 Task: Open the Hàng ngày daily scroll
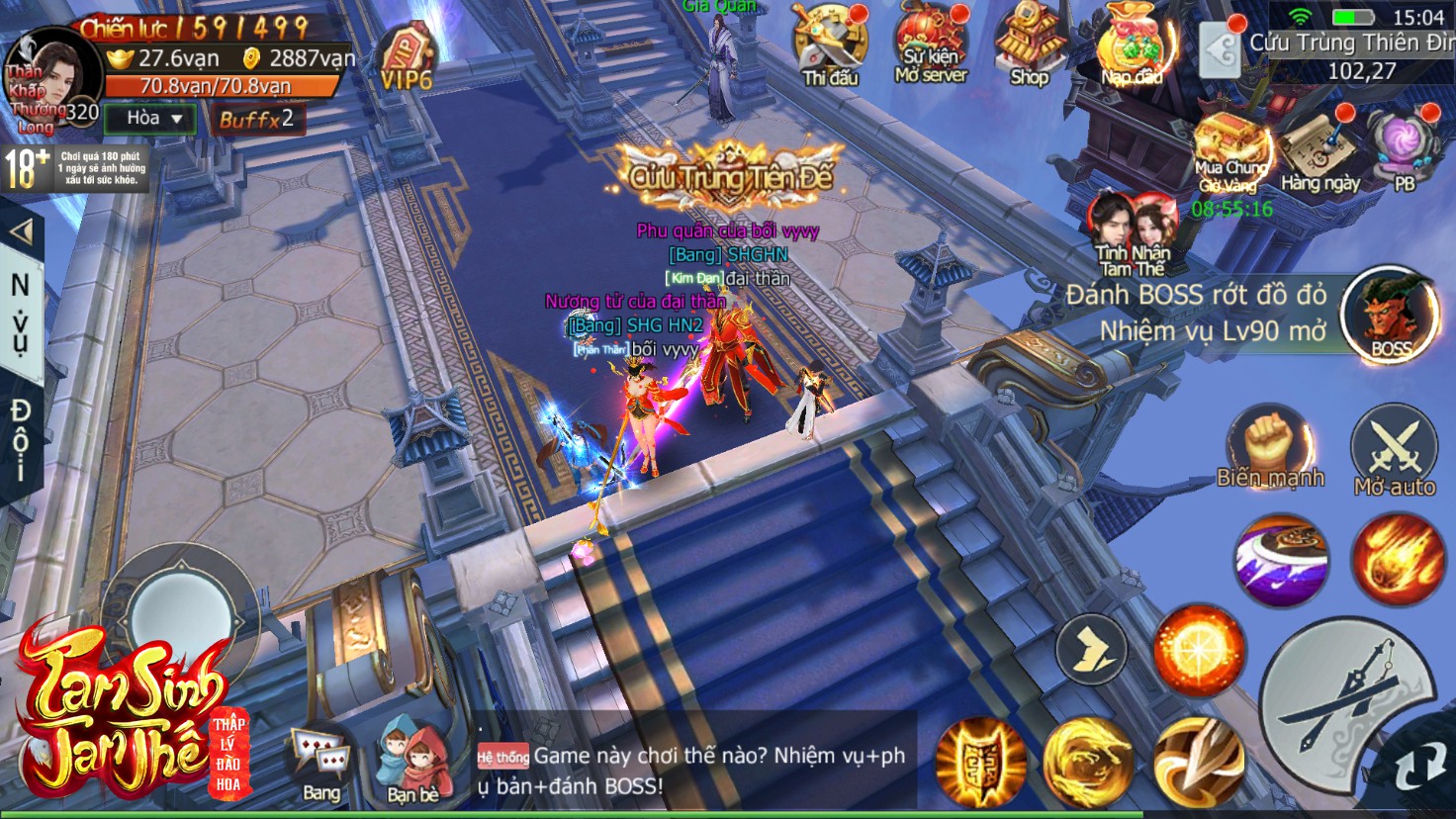click(x=1319, y=150)
